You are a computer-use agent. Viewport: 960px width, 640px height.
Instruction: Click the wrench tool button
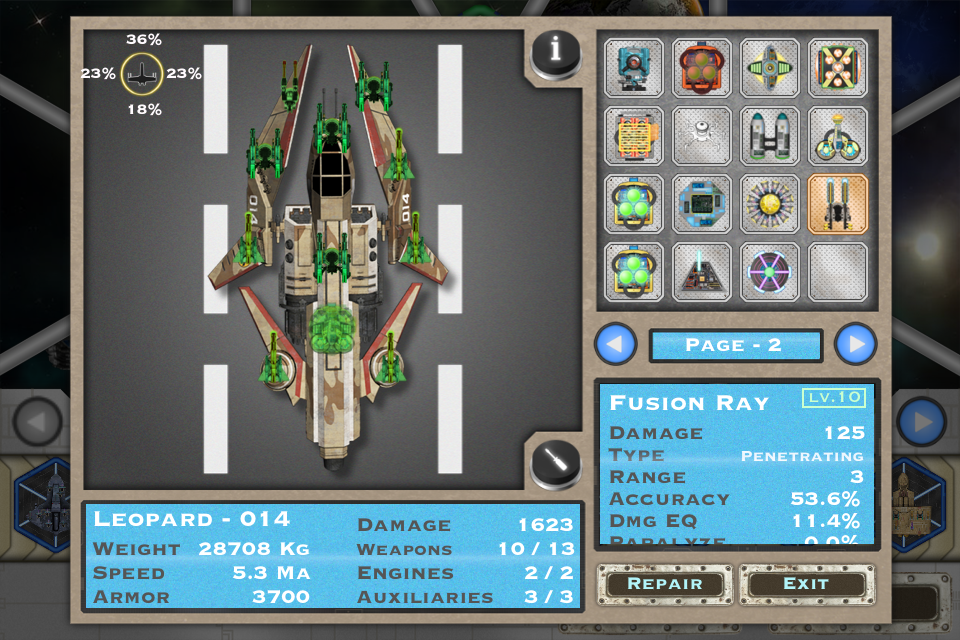pyautogui.click(x=556, y=463)
